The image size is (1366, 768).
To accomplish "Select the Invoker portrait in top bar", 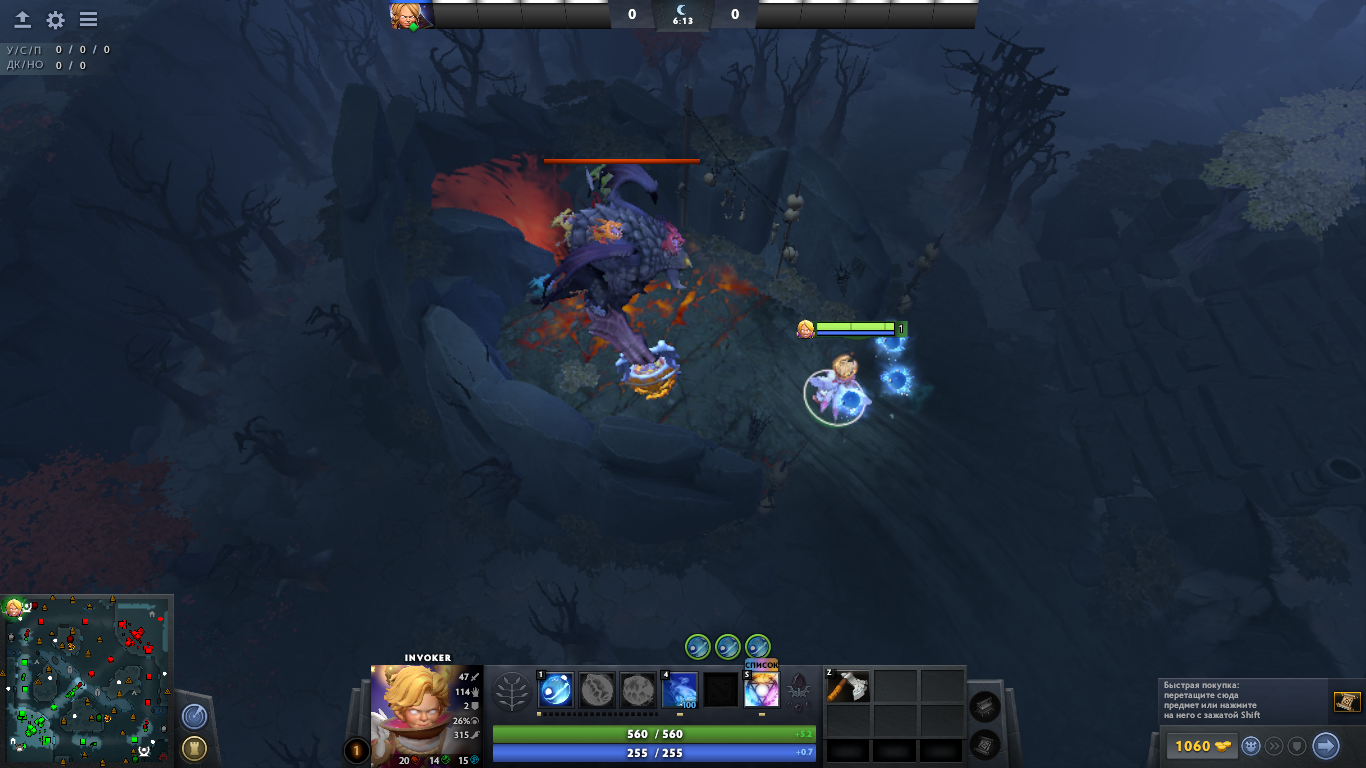I will pos(411,15).
